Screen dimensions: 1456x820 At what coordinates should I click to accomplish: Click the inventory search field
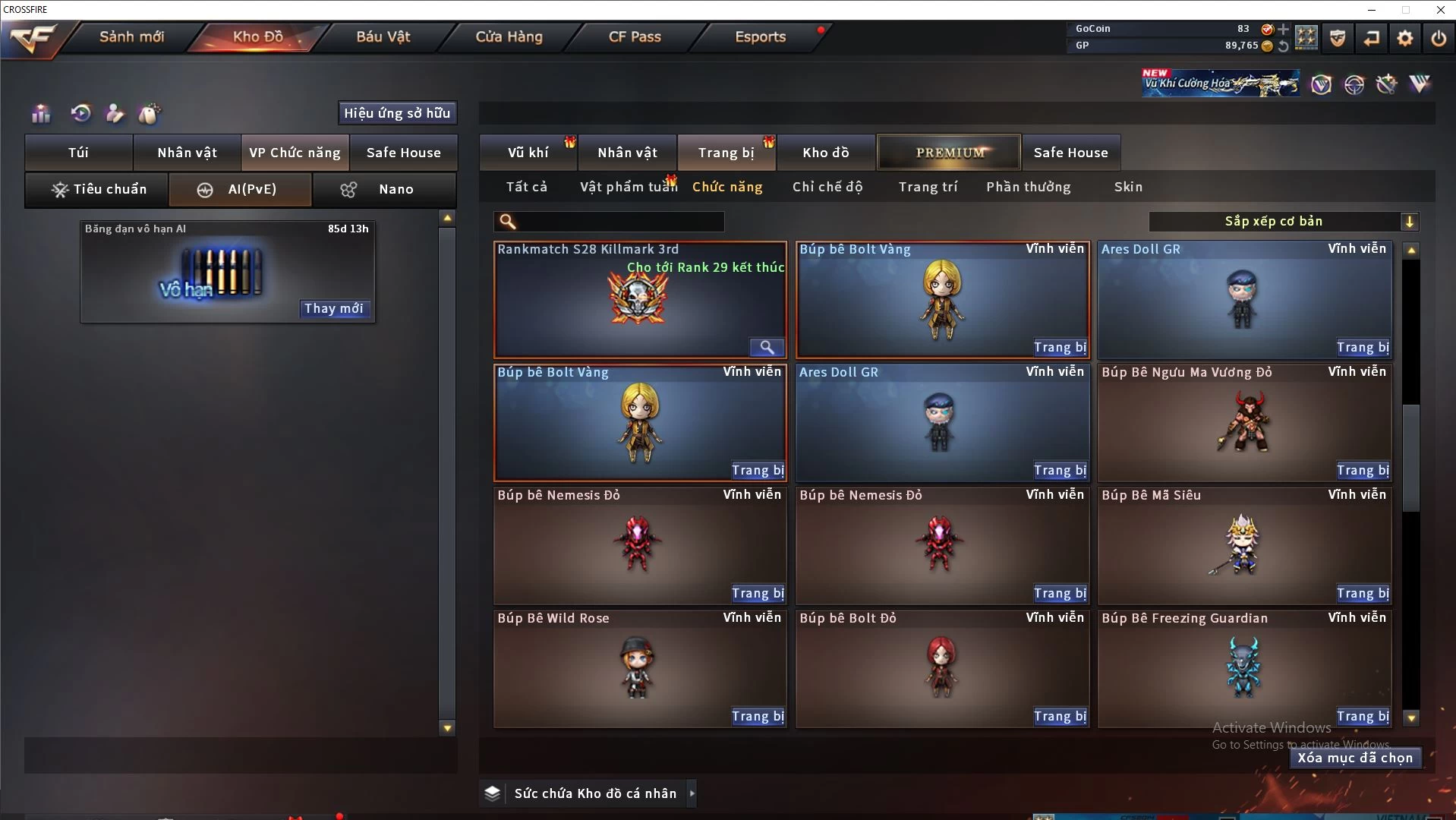tap(619, 222)
